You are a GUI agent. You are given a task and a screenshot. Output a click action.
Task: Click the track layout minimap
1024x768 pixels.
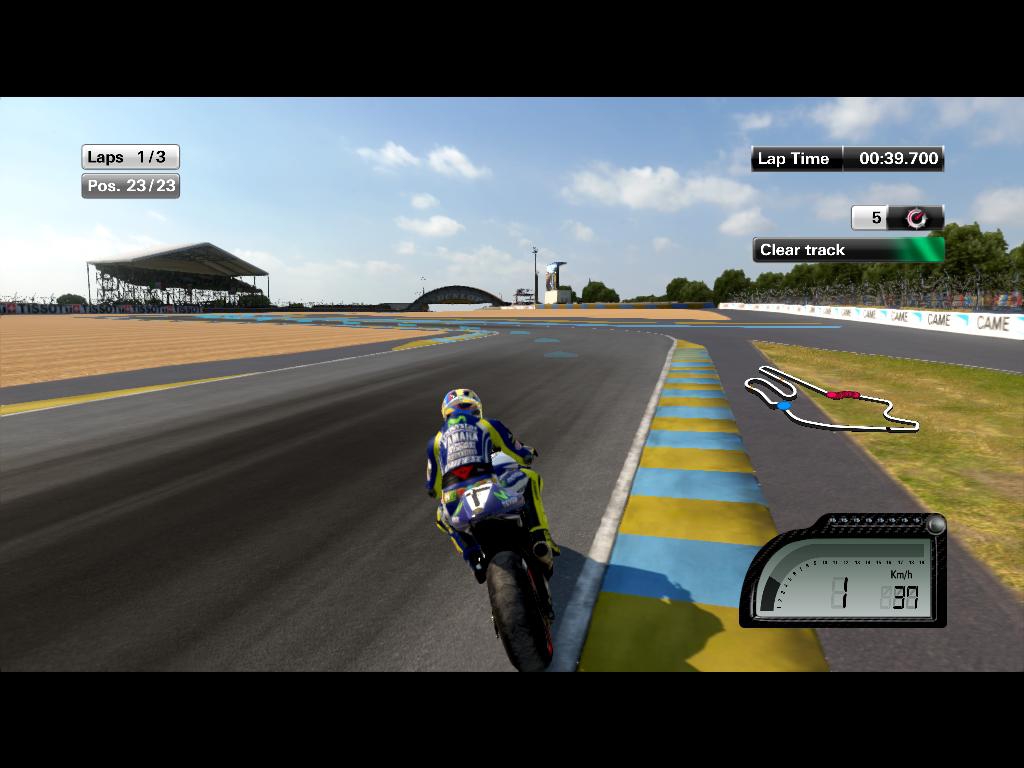(x=832, y=401)
